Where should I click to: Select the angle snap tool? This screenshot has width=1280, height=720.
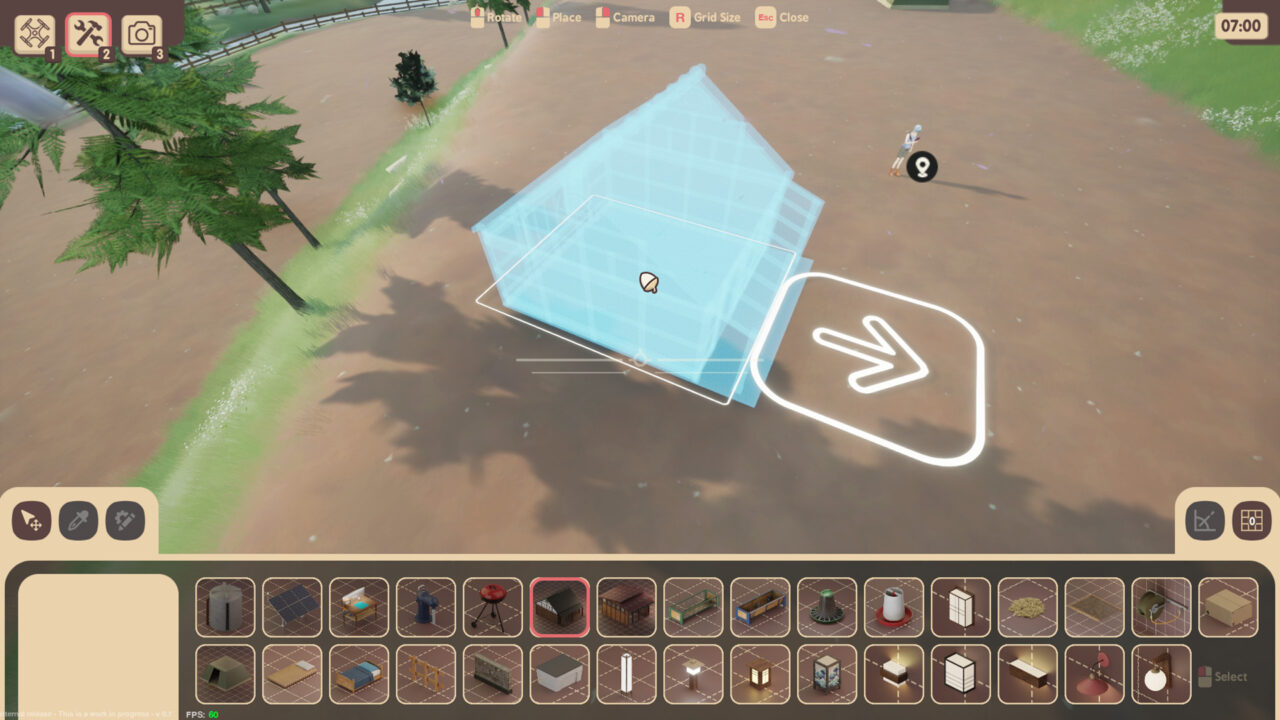[1207, 521]
